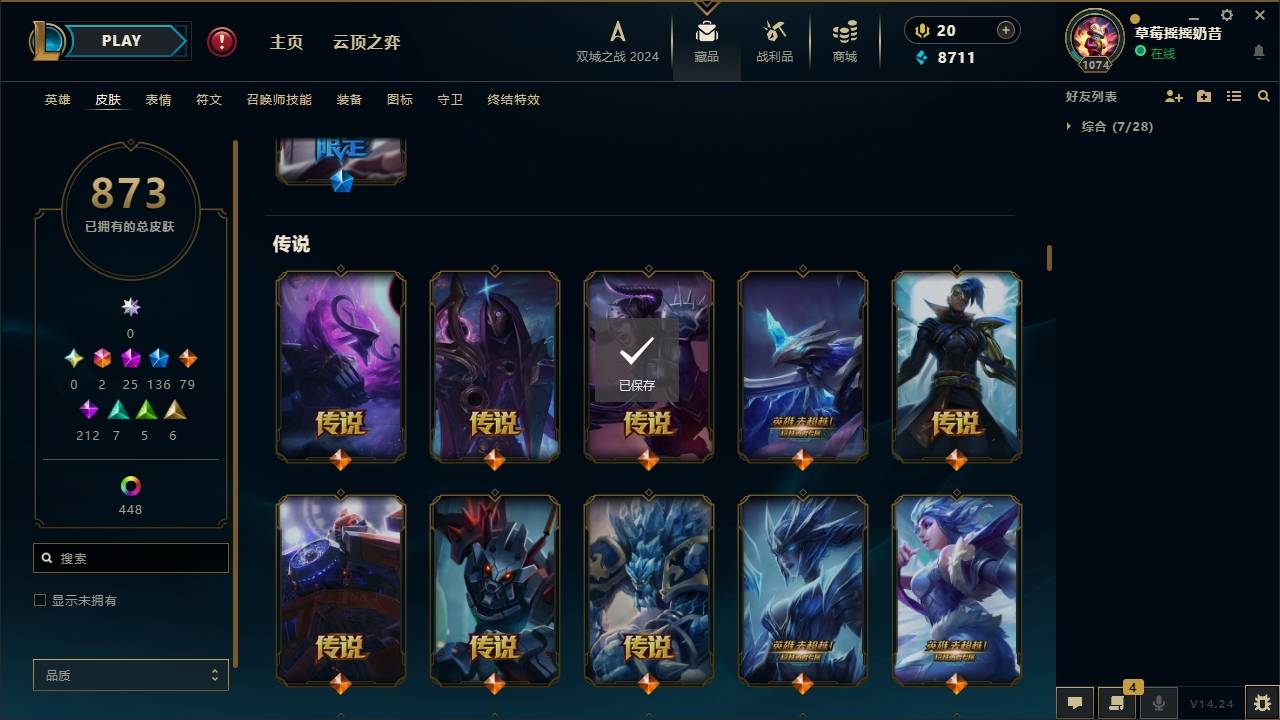Click the collapse chevron above the nav bar
Screen dimensions: 1280x720
[x=707, y=8]
